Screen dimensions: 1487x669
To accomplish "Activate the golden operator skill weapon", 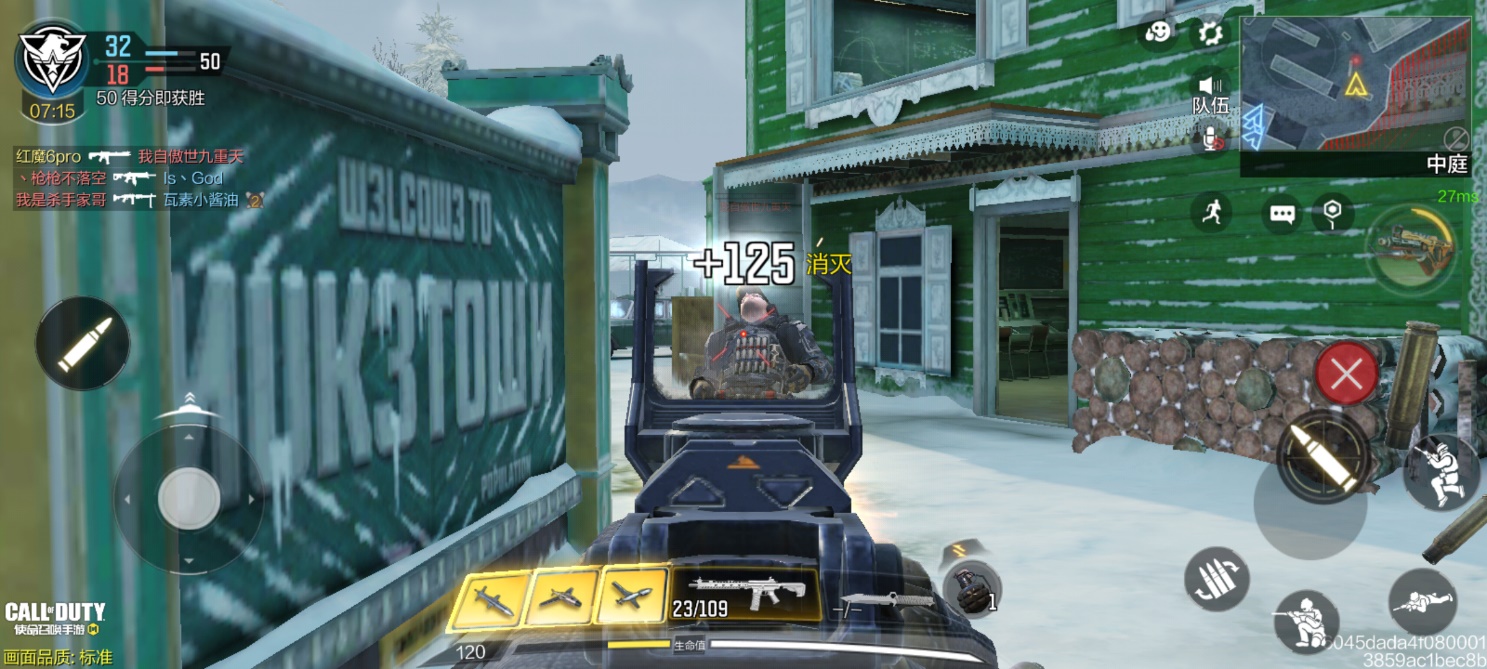I will [x=1412, y=248].
